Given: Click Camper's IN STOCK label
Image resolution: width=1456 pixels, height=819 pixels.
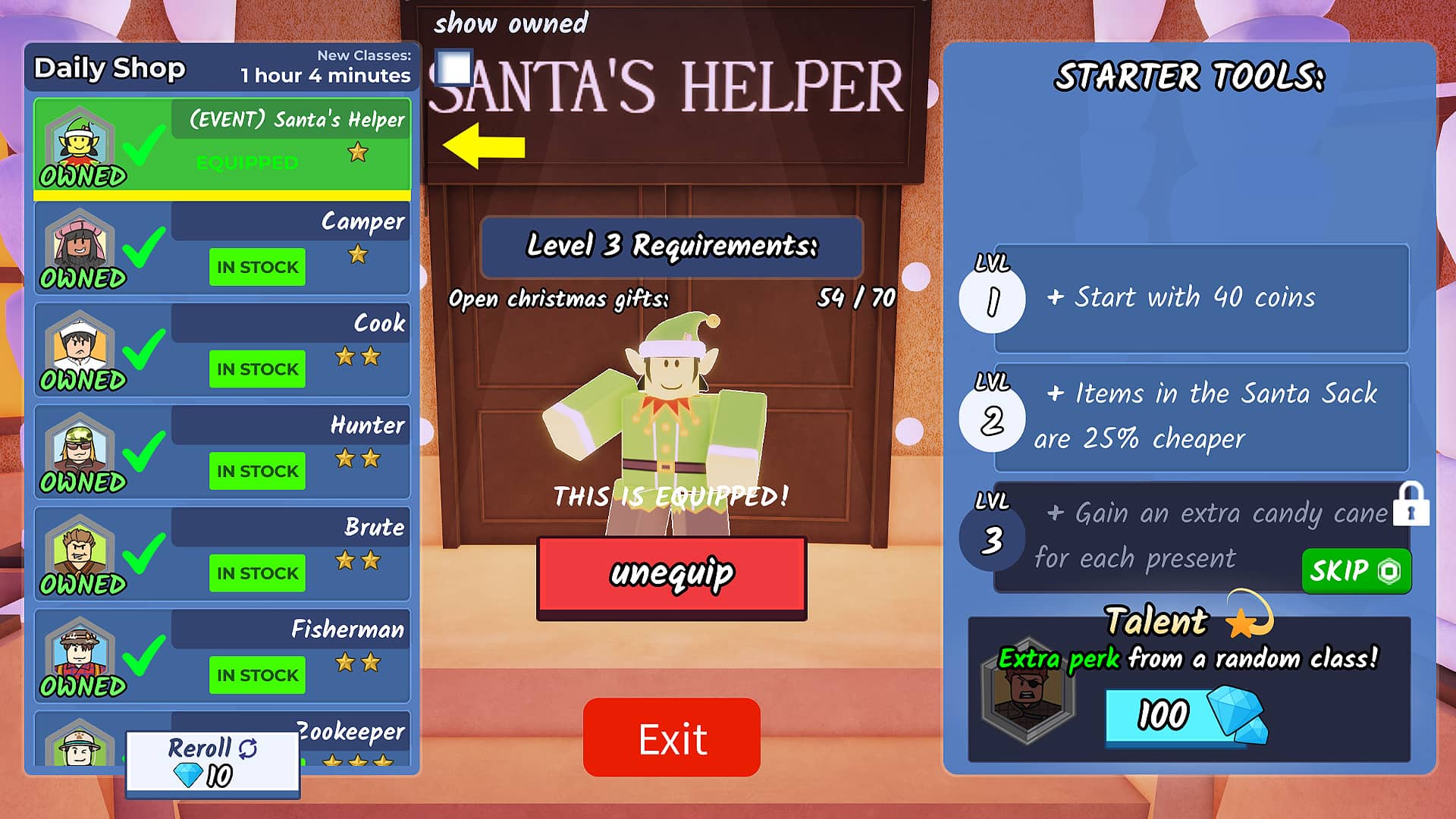Looking at the screenshot, I should tap(256, 267).
